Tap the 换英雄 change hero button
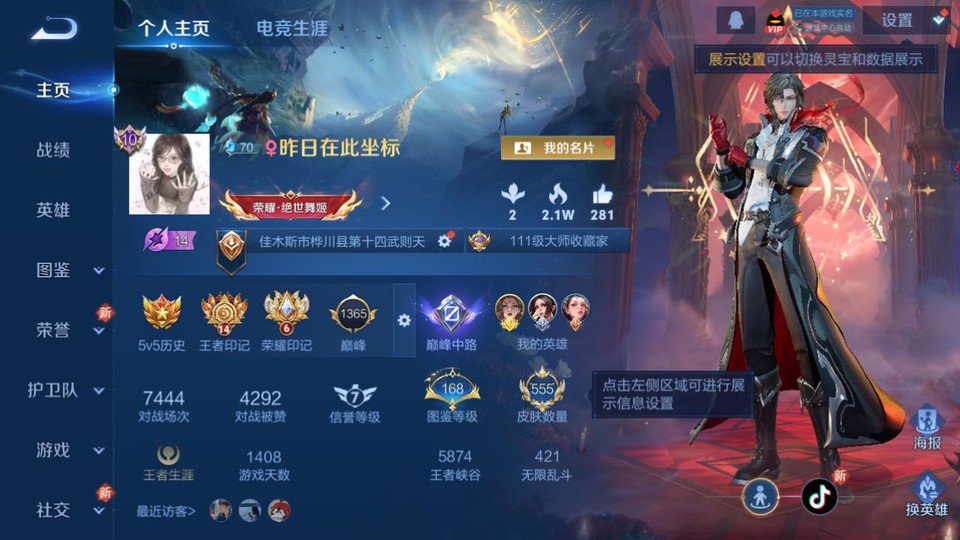The height and width of the screenshot is (540, 960). (927, 491)
